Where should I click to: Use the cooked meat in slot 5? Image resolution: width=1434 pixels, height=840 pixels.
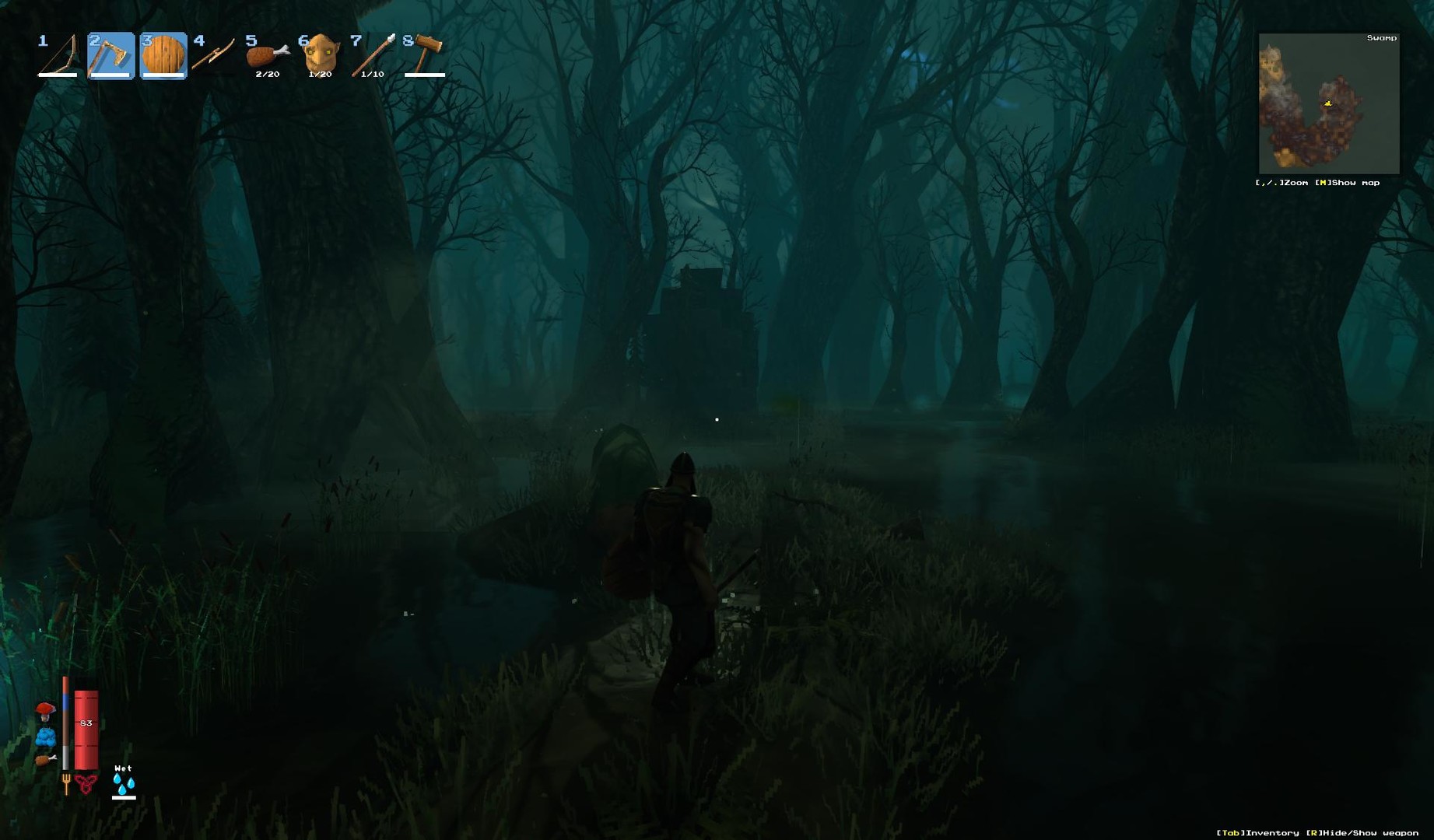tap(267, 55)
